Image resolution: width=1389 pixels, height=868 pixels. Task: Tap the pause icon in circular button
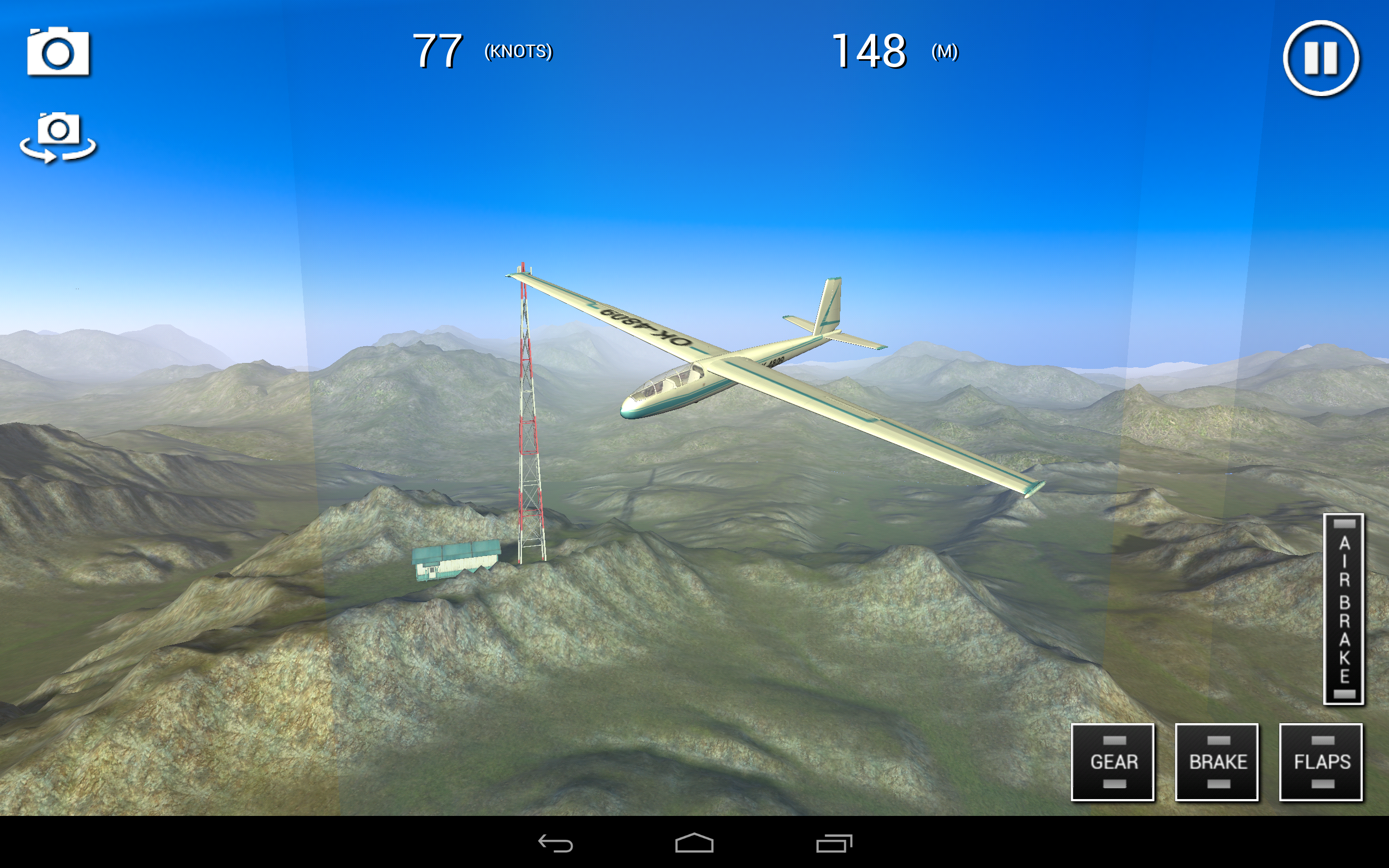point(1320,58)
